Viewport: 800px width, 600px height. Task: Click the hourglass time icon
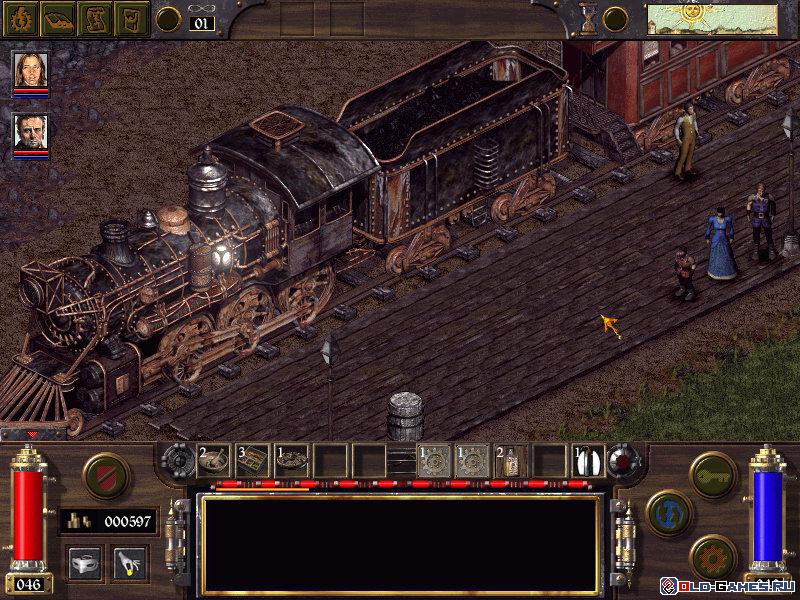tap(589, 19)
